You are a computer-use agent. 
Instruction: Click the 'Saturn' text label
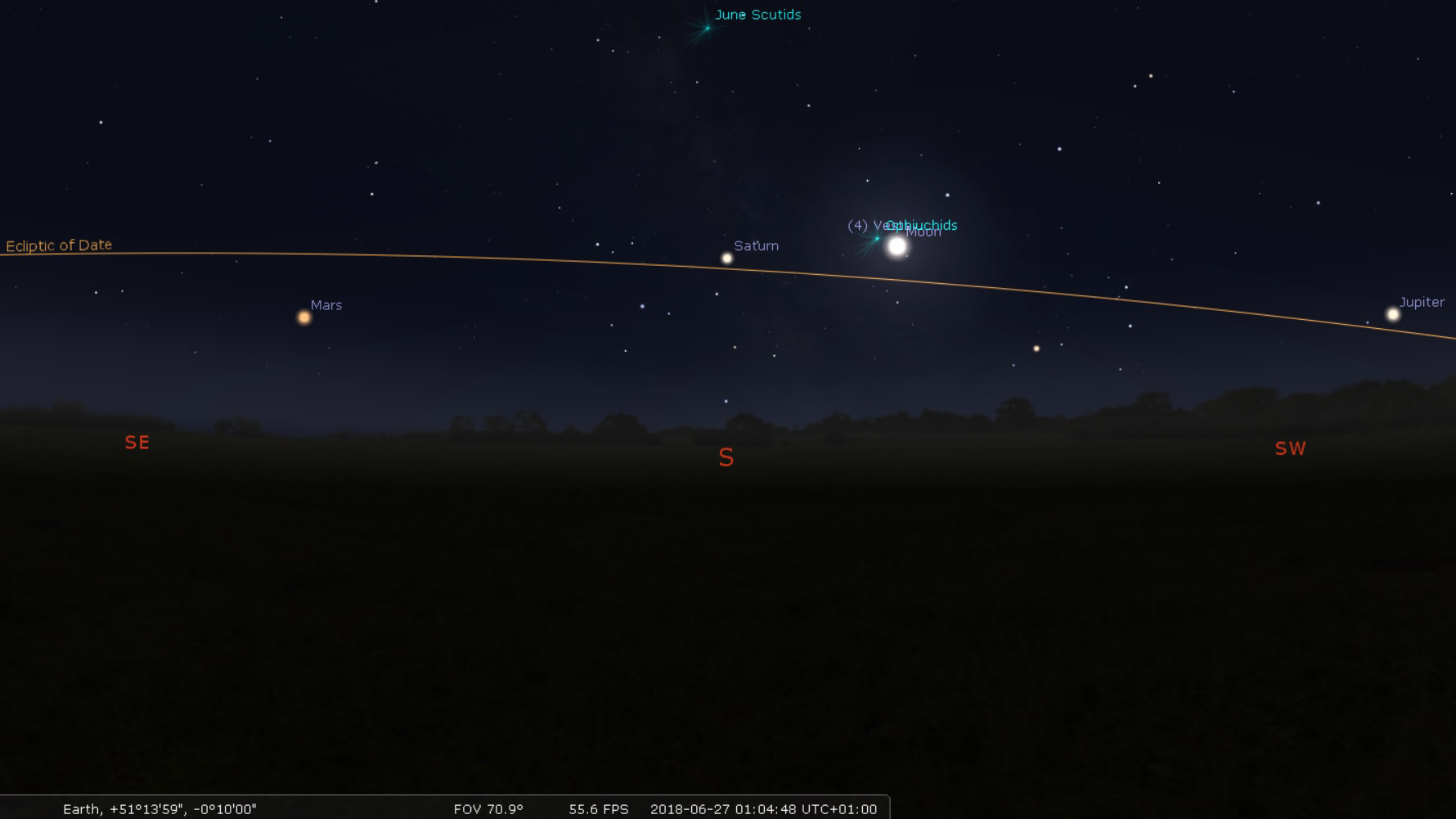tap(757, 245)
